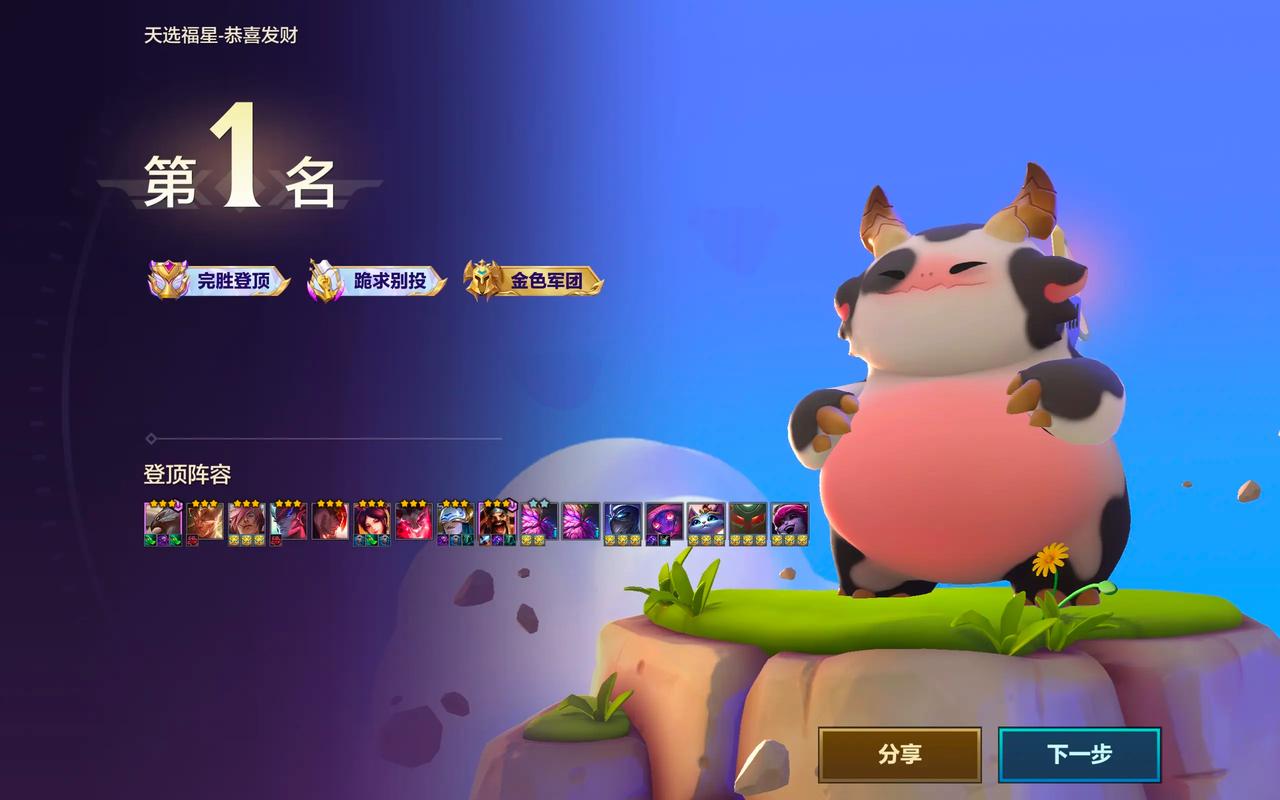
Task: Select the green masked champion portrait
Action: [747, 521]
